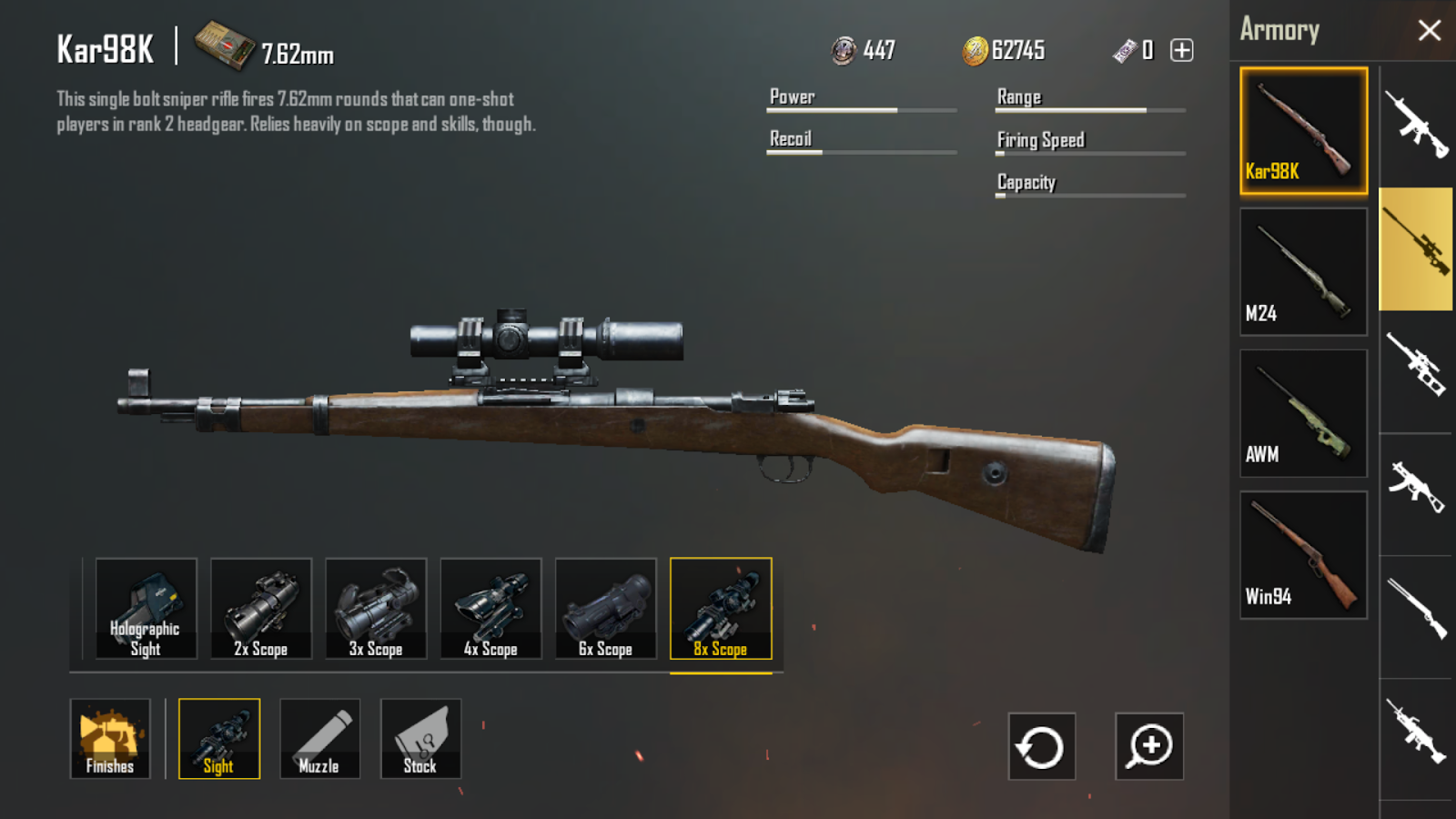Select the 4x Scope attachment
This screenshot has width=1456, height=819.
coord(490,608)
